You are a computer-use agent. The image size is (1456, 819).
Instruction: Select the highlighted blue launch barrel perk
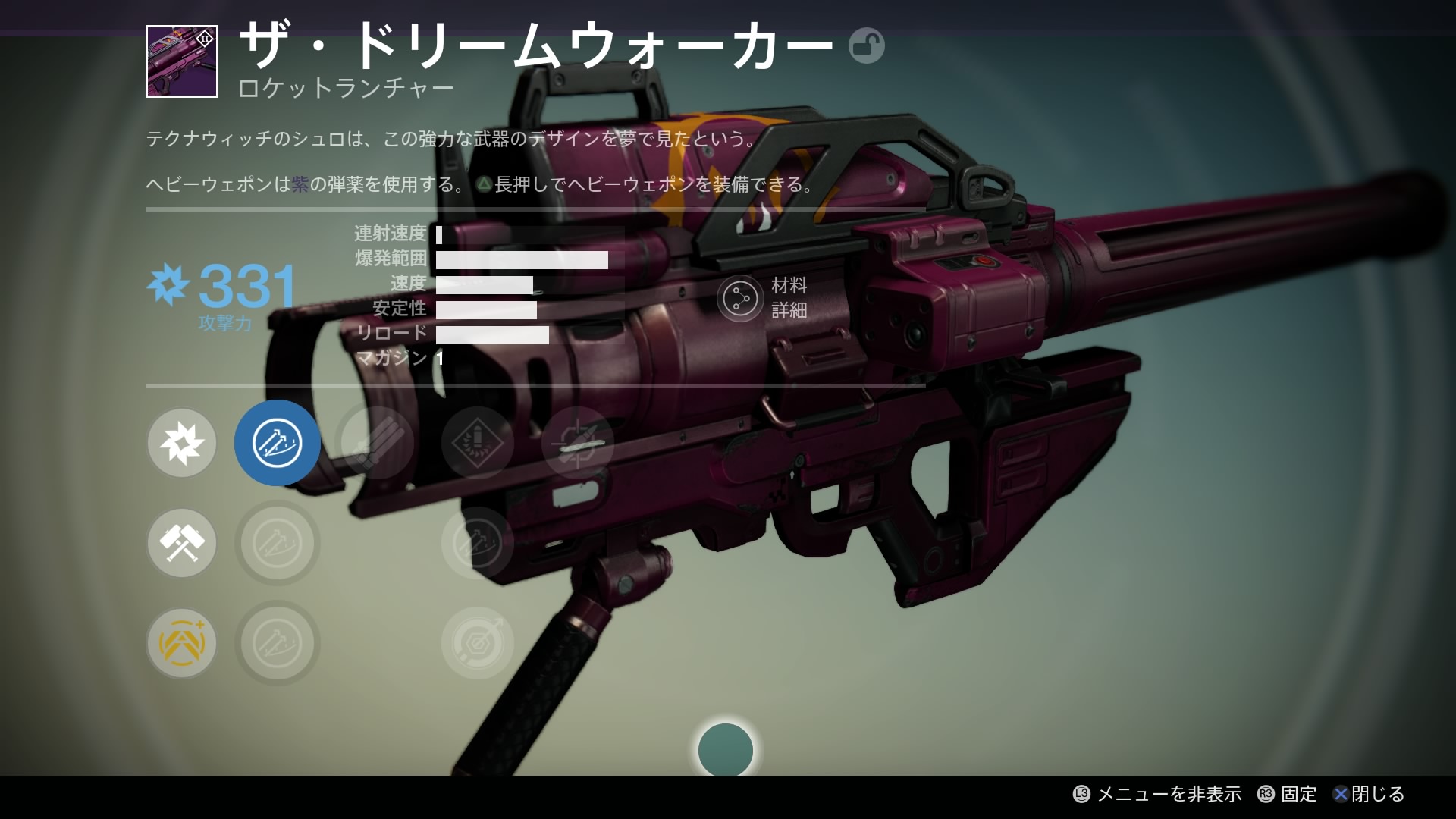coord(278,443)
